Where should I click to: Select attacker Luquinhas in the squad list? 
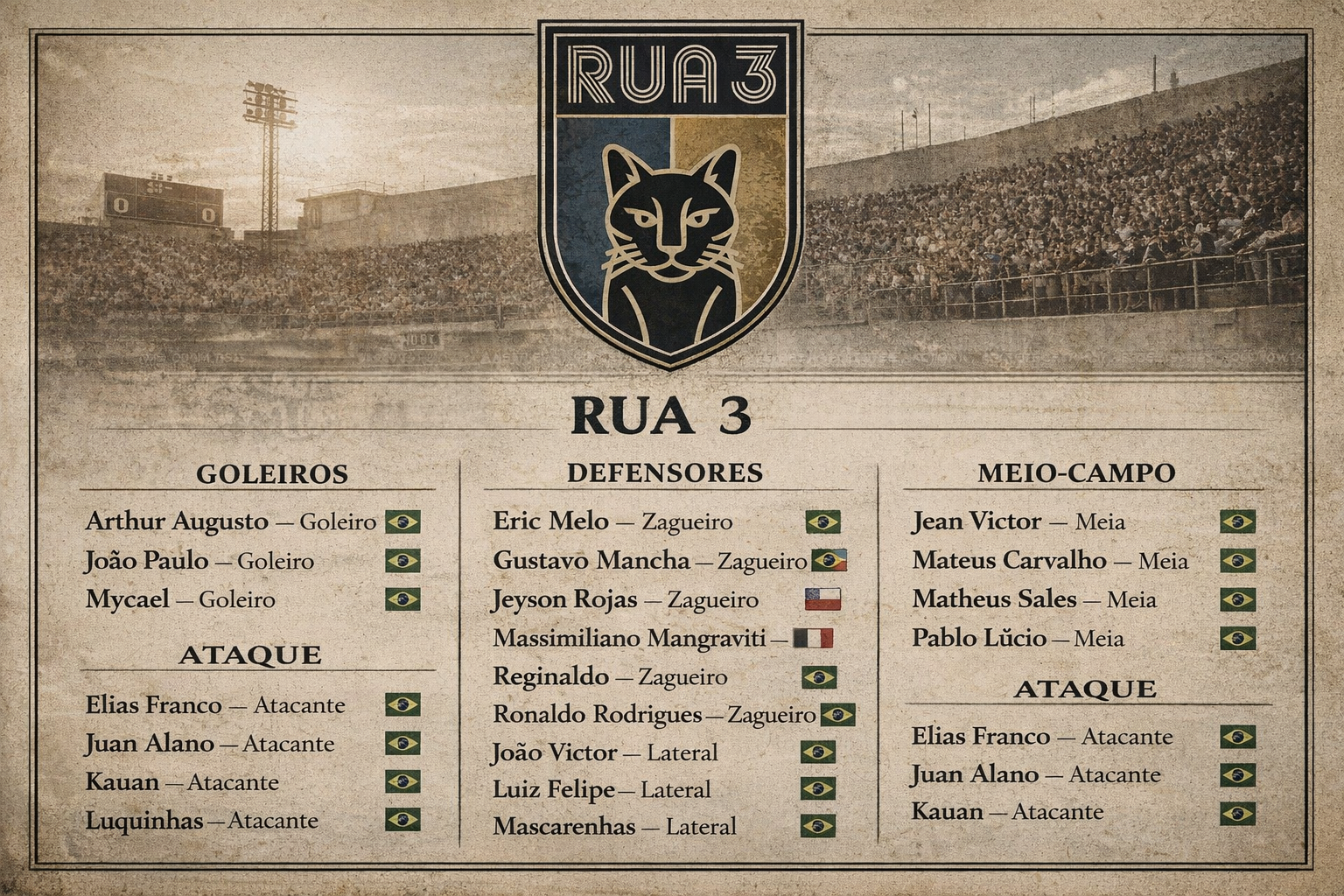[201, 821]
